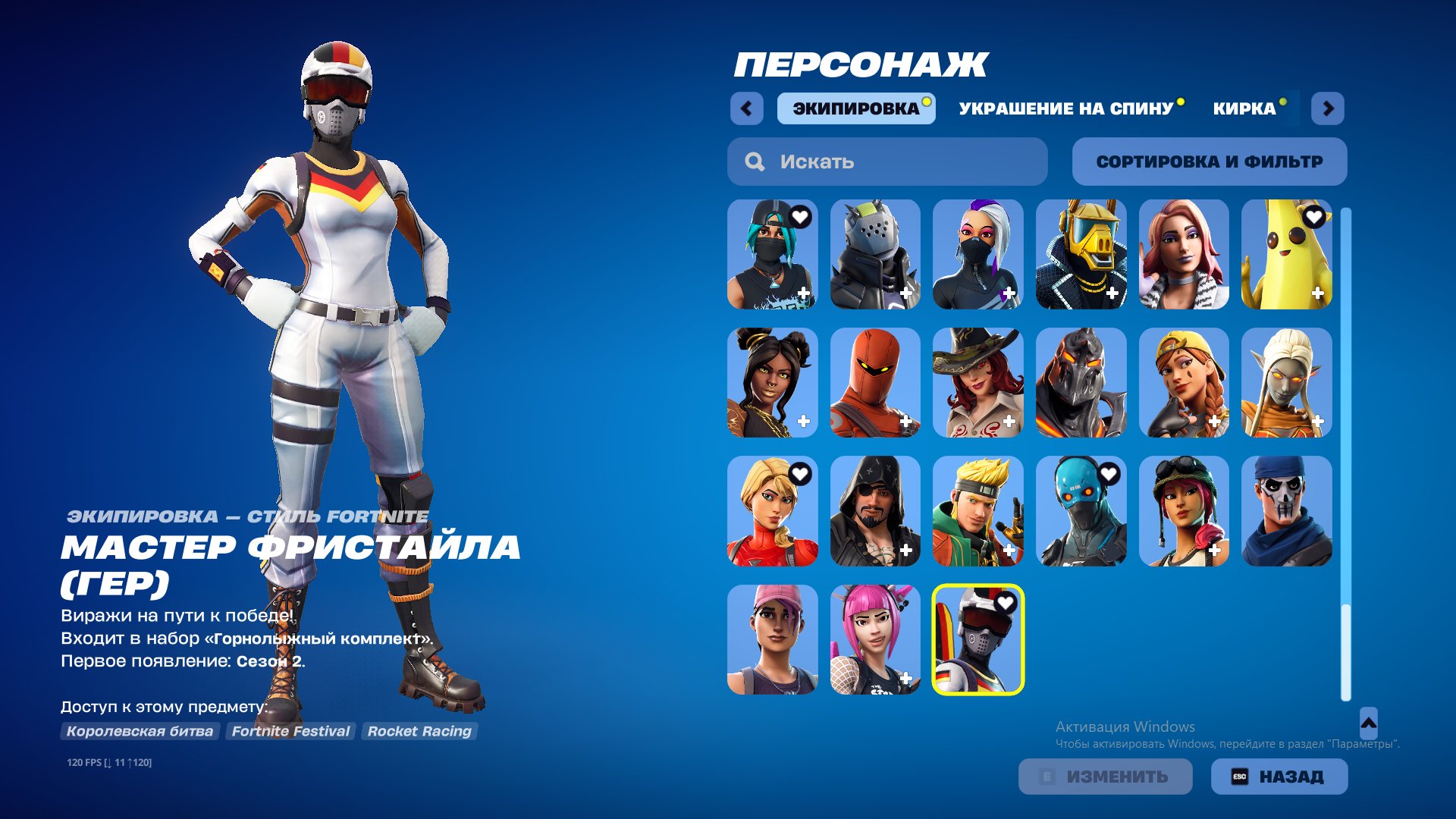Select the pink-haired rocker skin
Image resolution: width=1456 pixels, height=819 pixels.
coord(875,641)
